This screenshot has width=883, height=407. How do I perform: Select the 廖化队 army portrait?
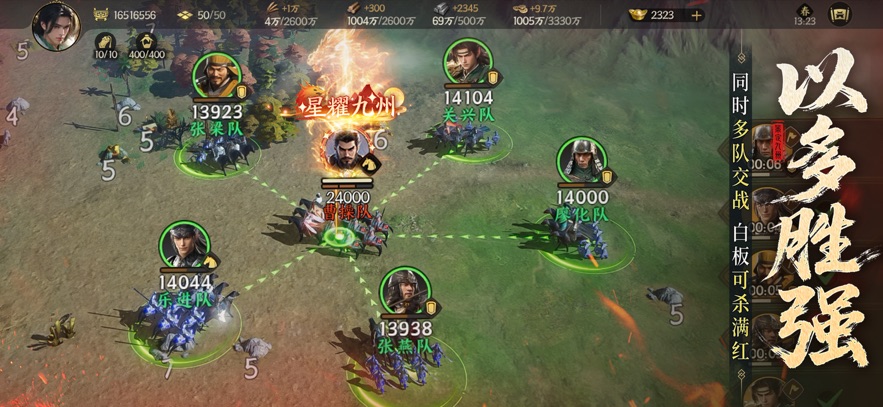[x=579, y=160]
